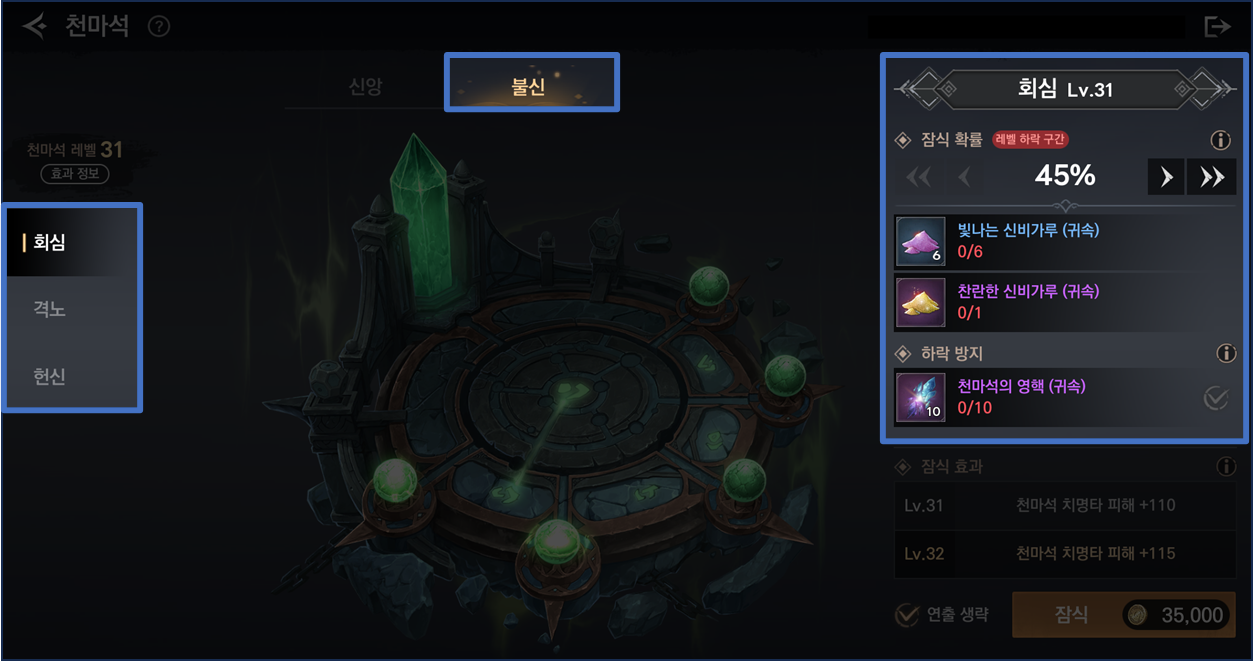
Task: Open the 효과 정보 button
Action: click(75, 174)
